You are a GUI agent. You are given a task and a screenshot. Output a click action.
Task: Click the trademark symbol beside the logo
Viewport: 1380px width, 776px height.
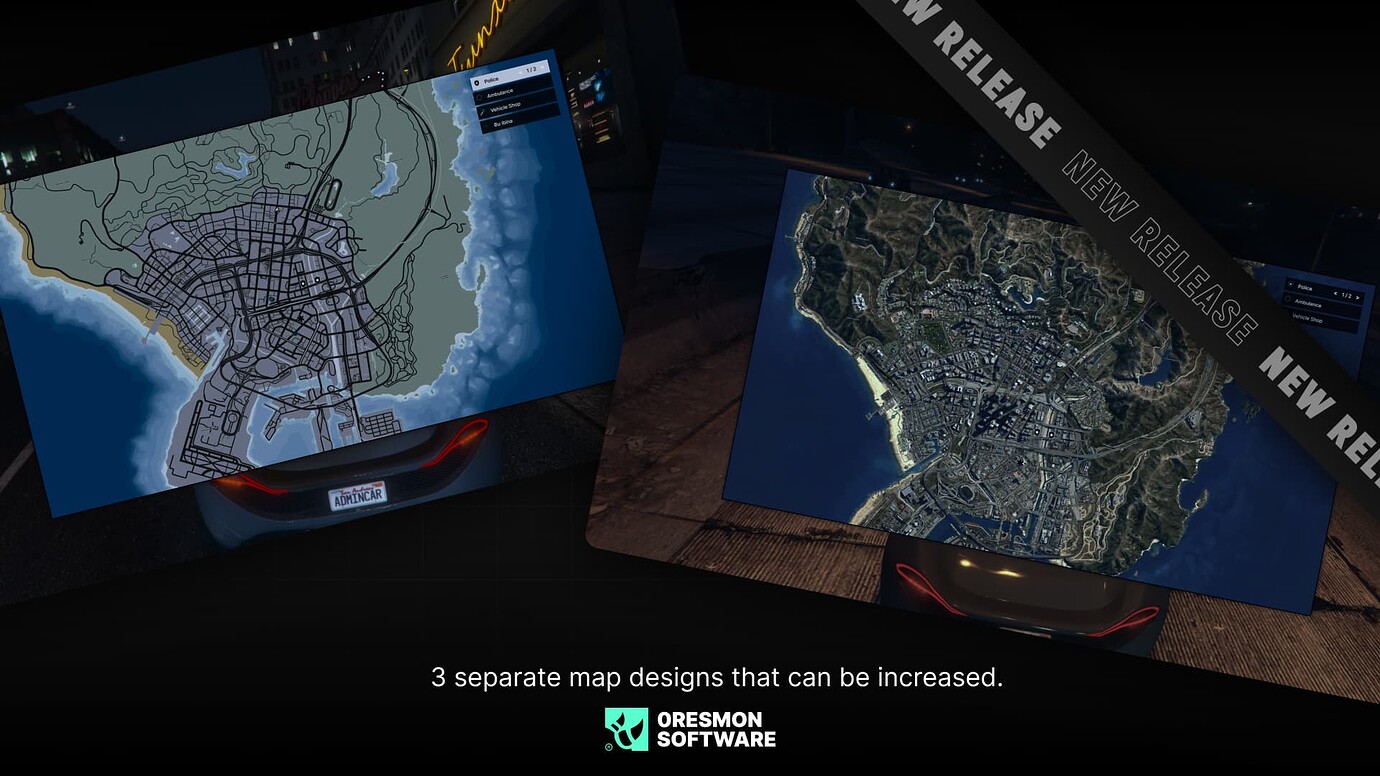tap(608, 748)
